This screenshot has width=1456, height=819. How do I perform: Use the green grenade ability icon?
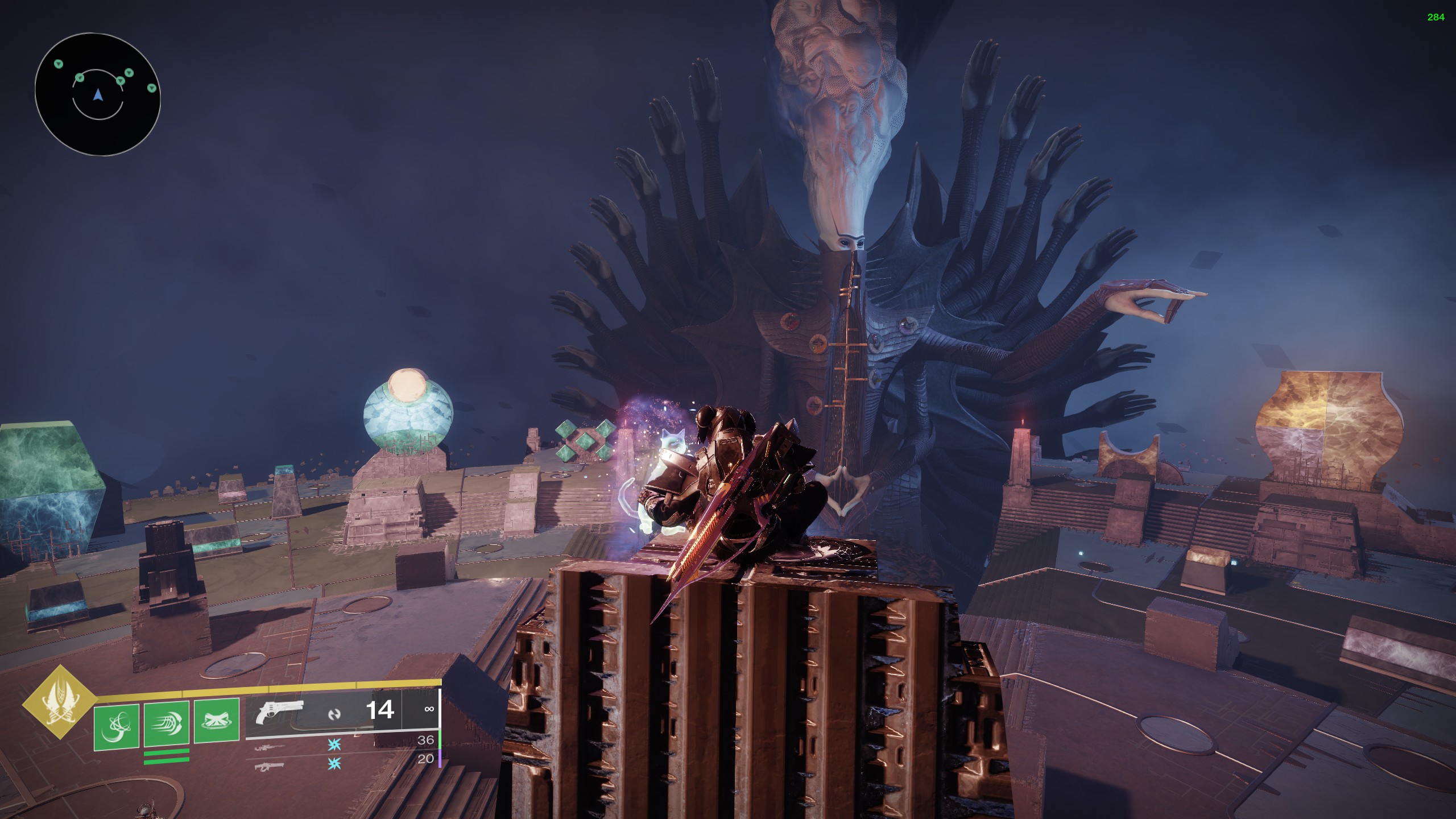click(117, 727)
